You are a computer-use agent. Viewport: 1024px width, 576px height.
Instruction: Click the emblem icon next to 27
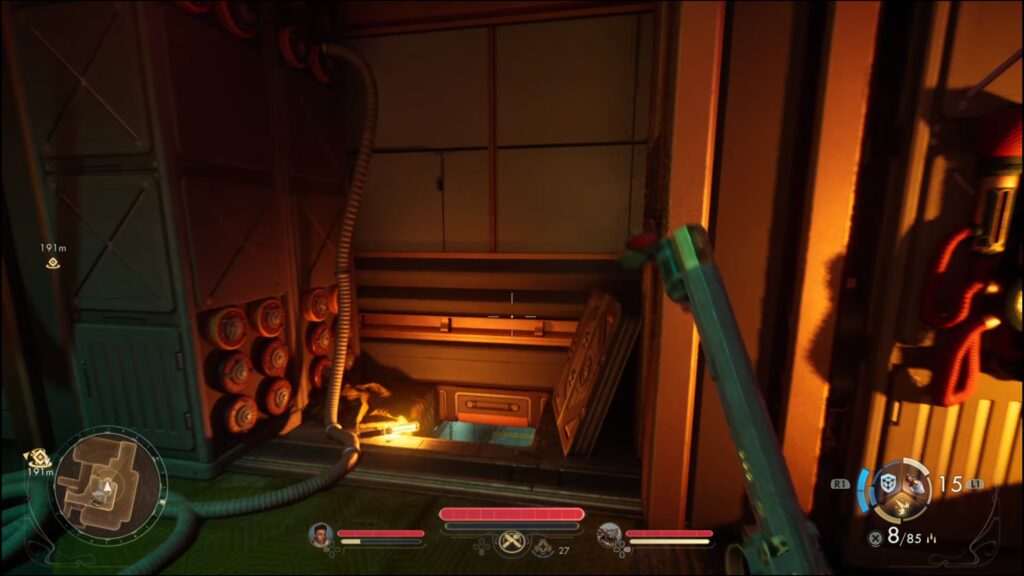pyautogui.click(x=543, y=546)
